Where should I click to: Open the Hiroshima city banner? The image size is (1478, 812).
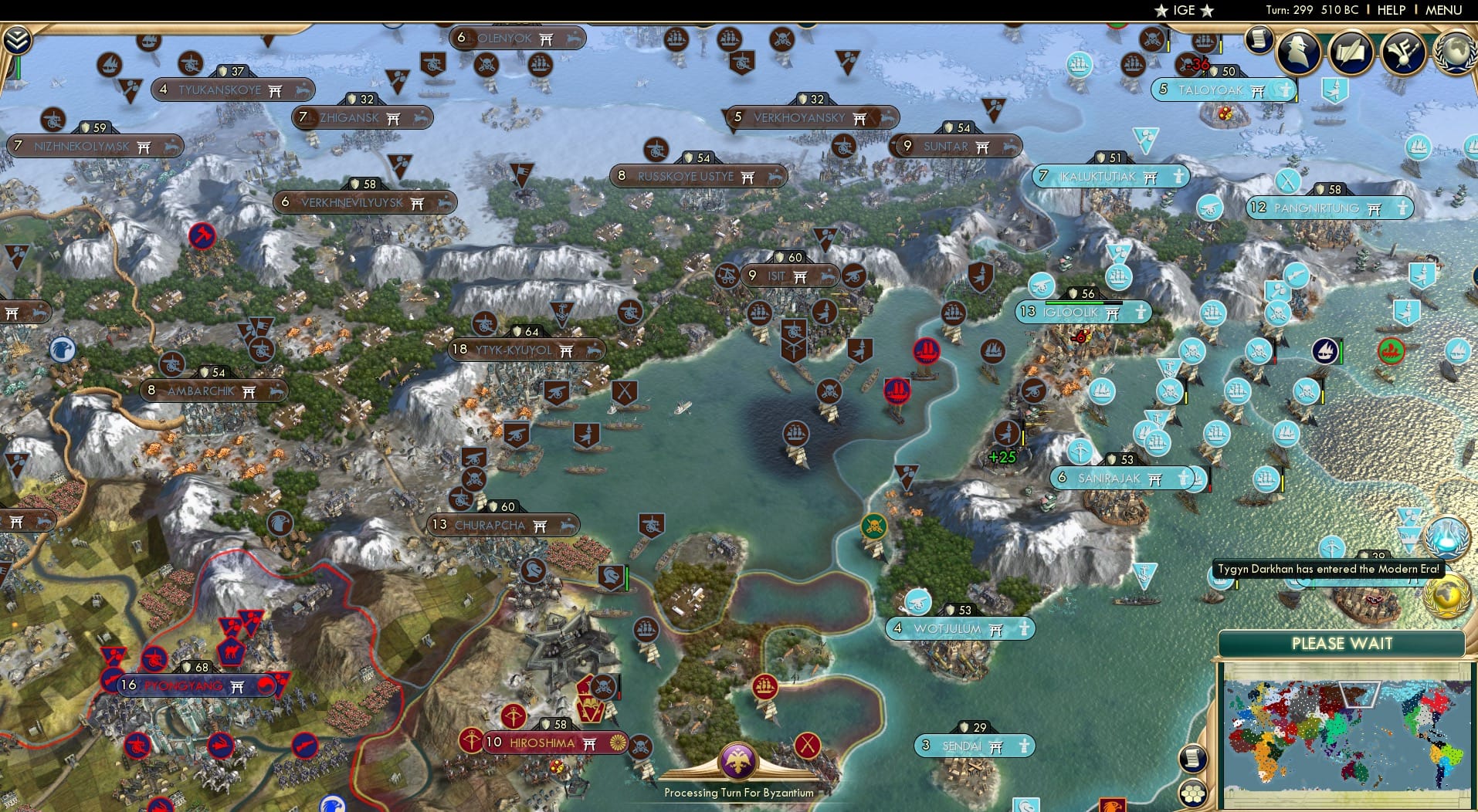(541, 743)
